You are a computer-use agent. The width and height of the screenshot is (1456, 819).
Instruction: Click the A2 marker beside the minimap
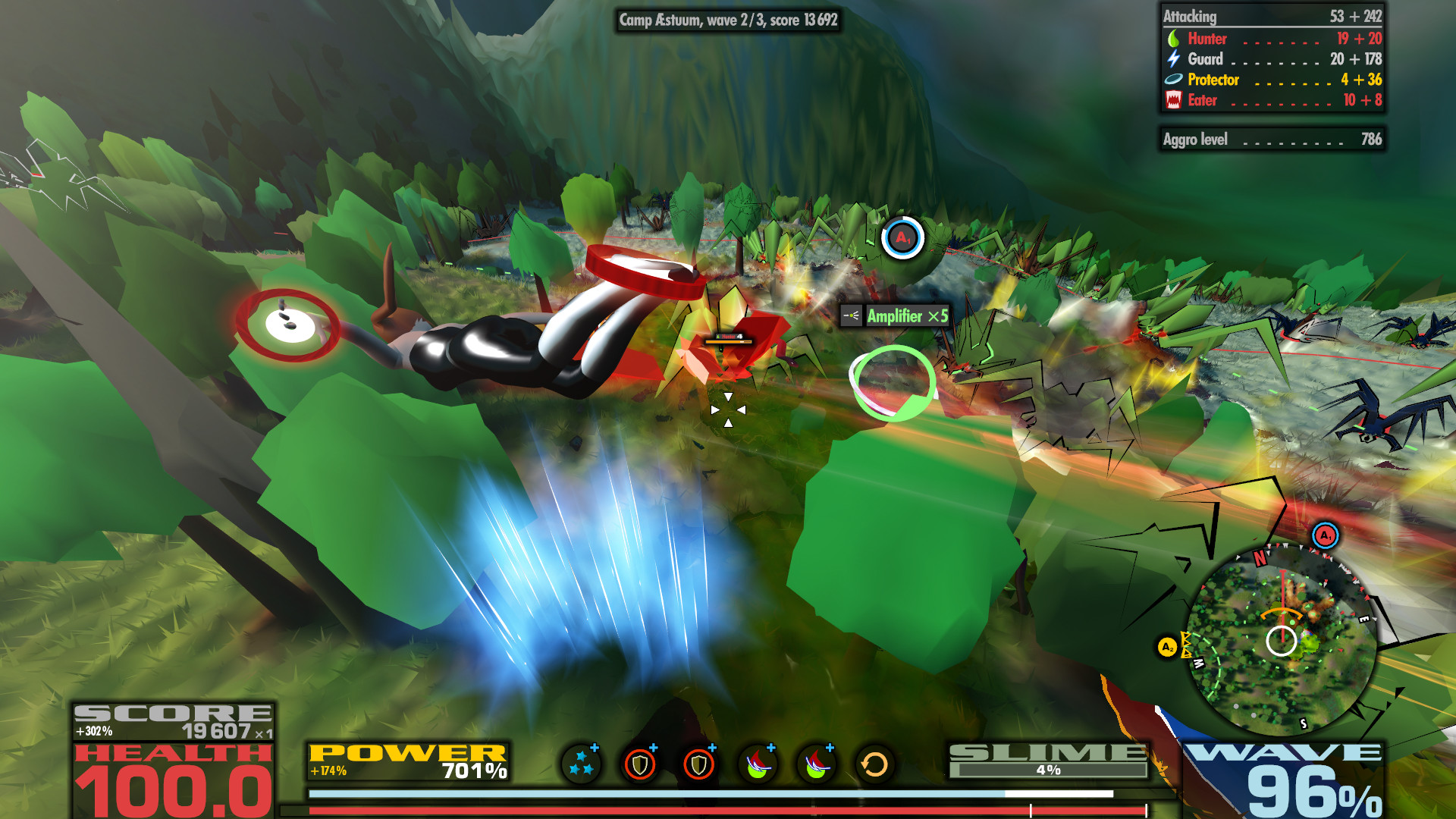click(x=1166, y=648)
